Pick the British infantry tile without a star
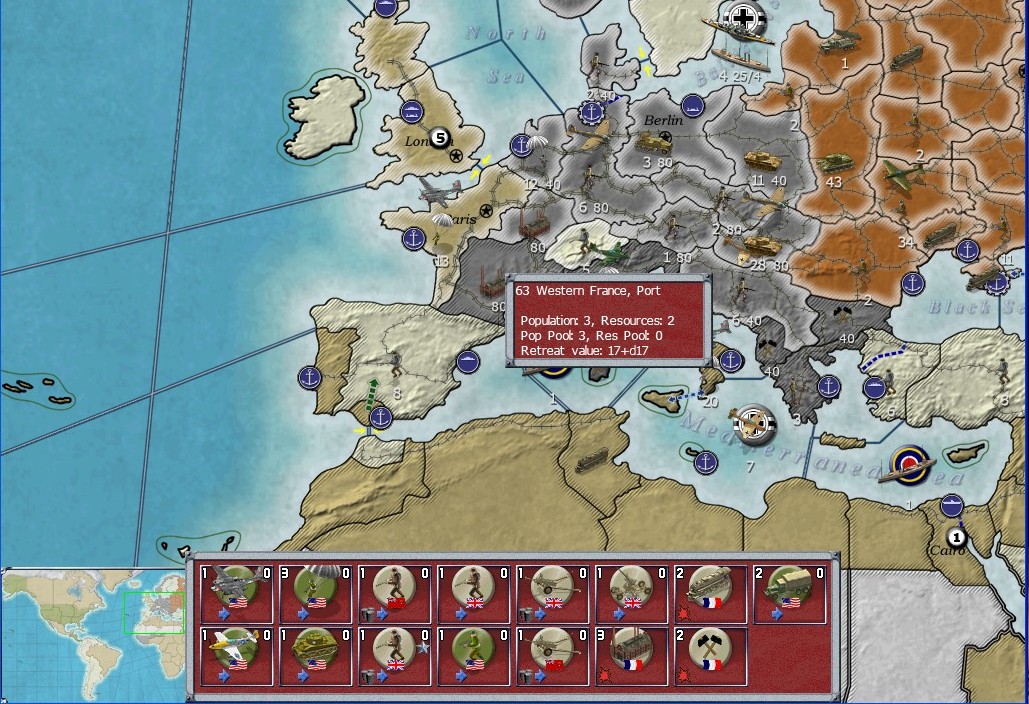 click(x=474, y=594)
